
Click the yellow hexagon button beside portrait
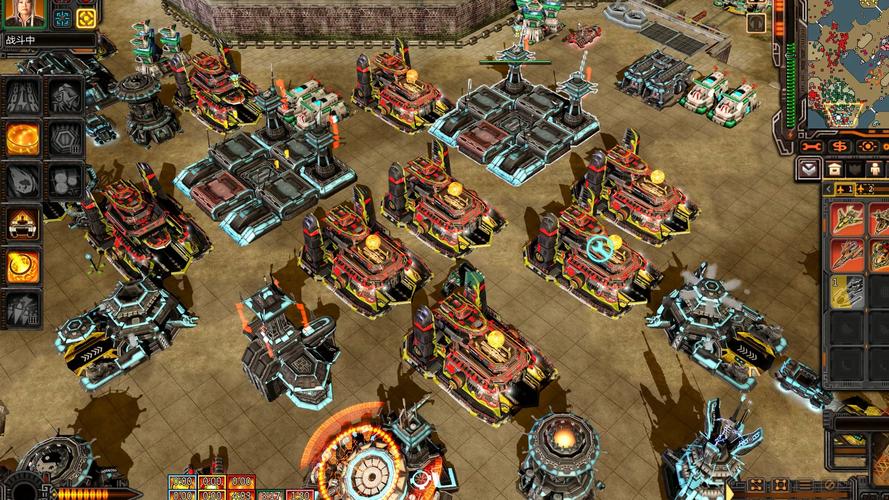coord(87,18)
